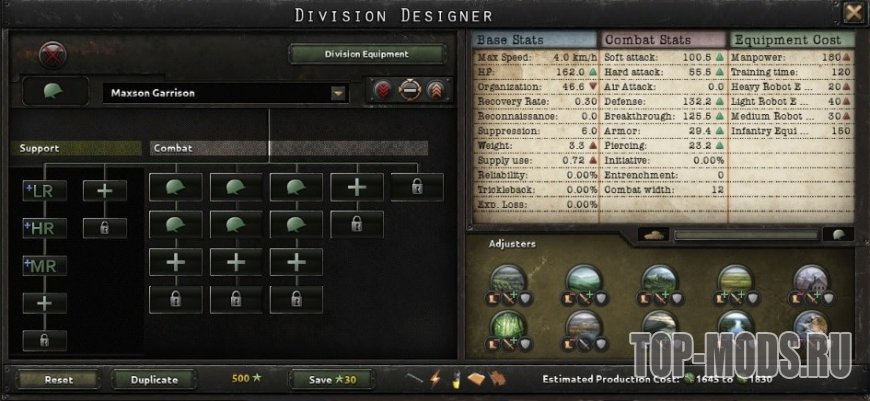This screenshot has width=870, height=401.
Task: Click the gold upward chevrons priority button
Action: 434,92
